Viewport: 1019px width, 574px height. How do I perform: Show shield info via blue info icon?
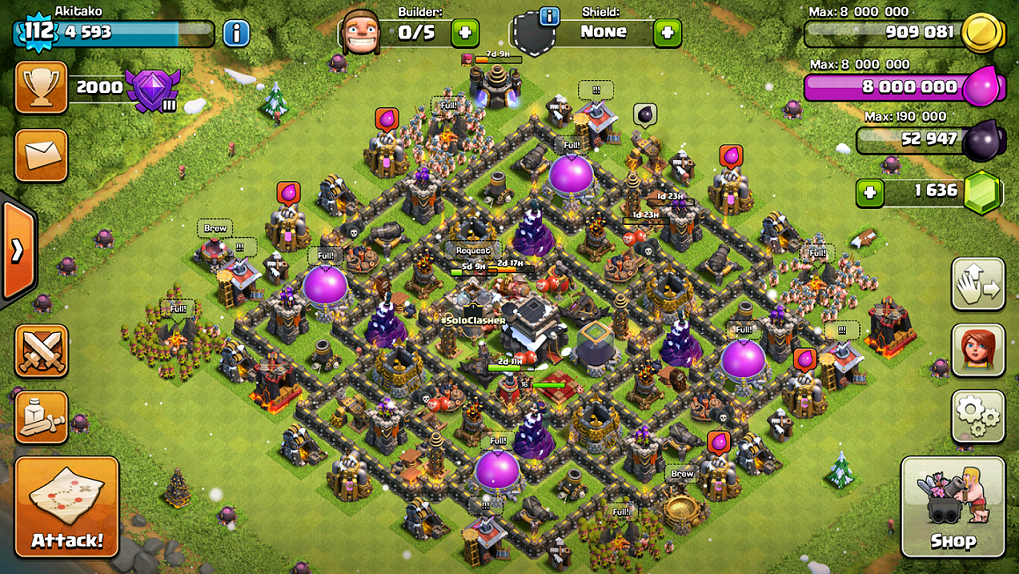click(549, 17)
